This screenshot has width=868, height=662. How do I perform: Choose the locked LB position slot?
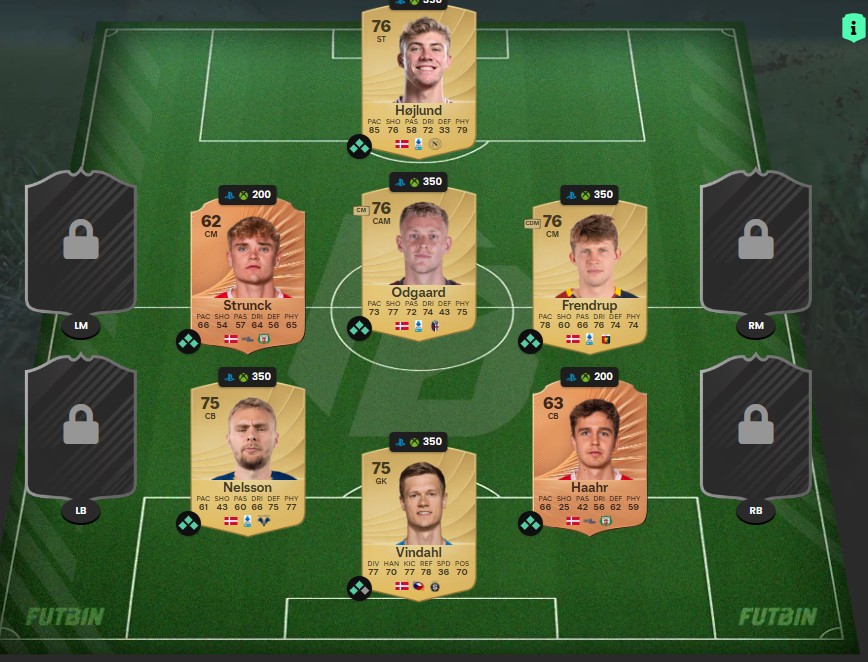coord(80,432)
